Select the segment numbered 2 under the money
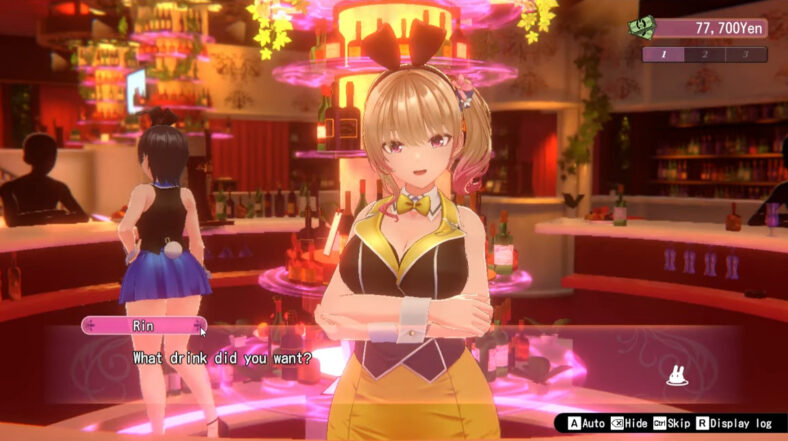The image size is (788, 441). 704,55
